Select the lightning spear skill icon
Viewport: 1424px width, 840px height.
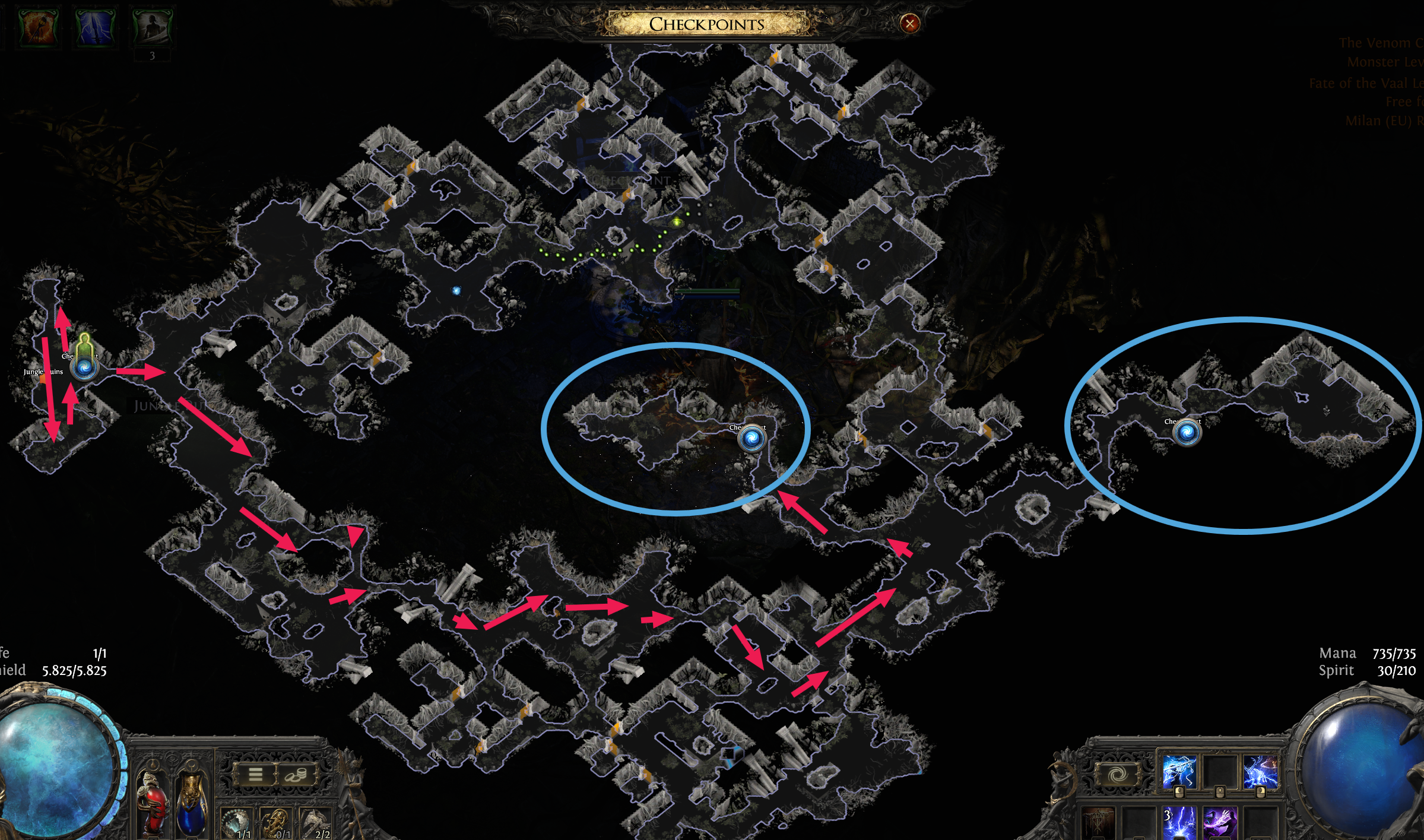[x=1179, y=772]
